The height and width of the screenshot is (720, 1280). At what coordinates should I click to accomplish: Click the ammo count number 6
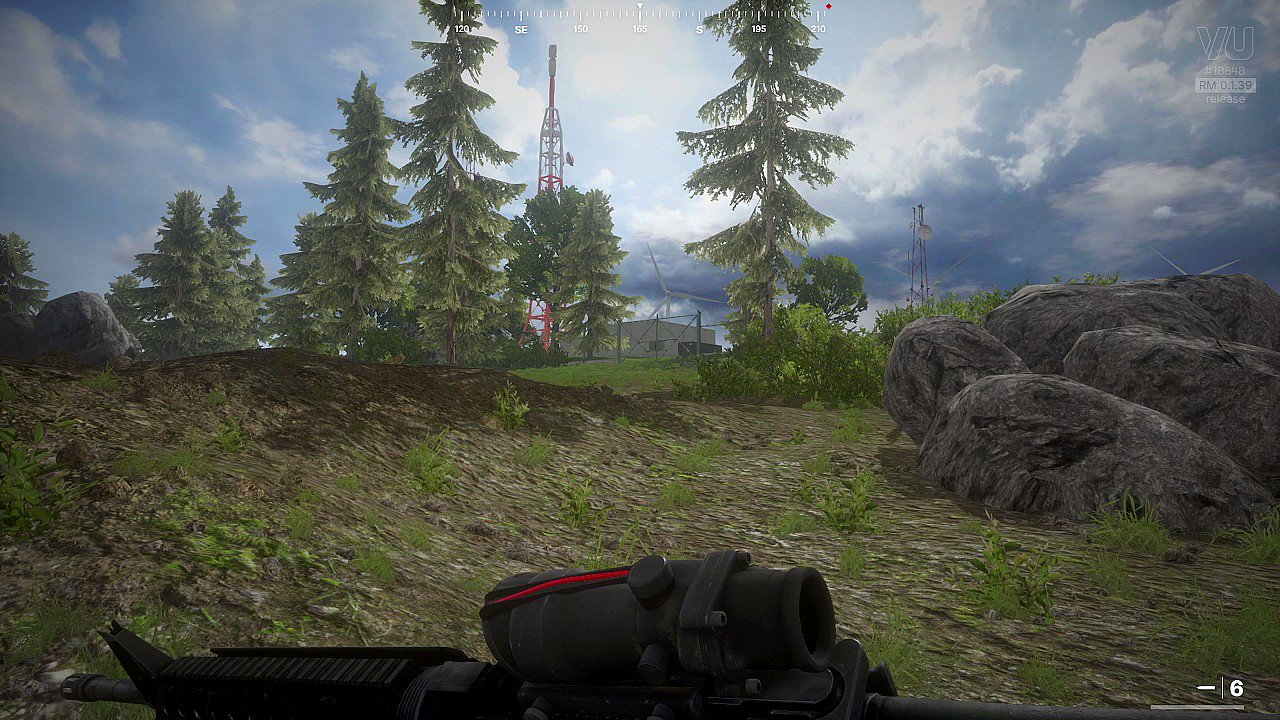tap(1236, 687)
